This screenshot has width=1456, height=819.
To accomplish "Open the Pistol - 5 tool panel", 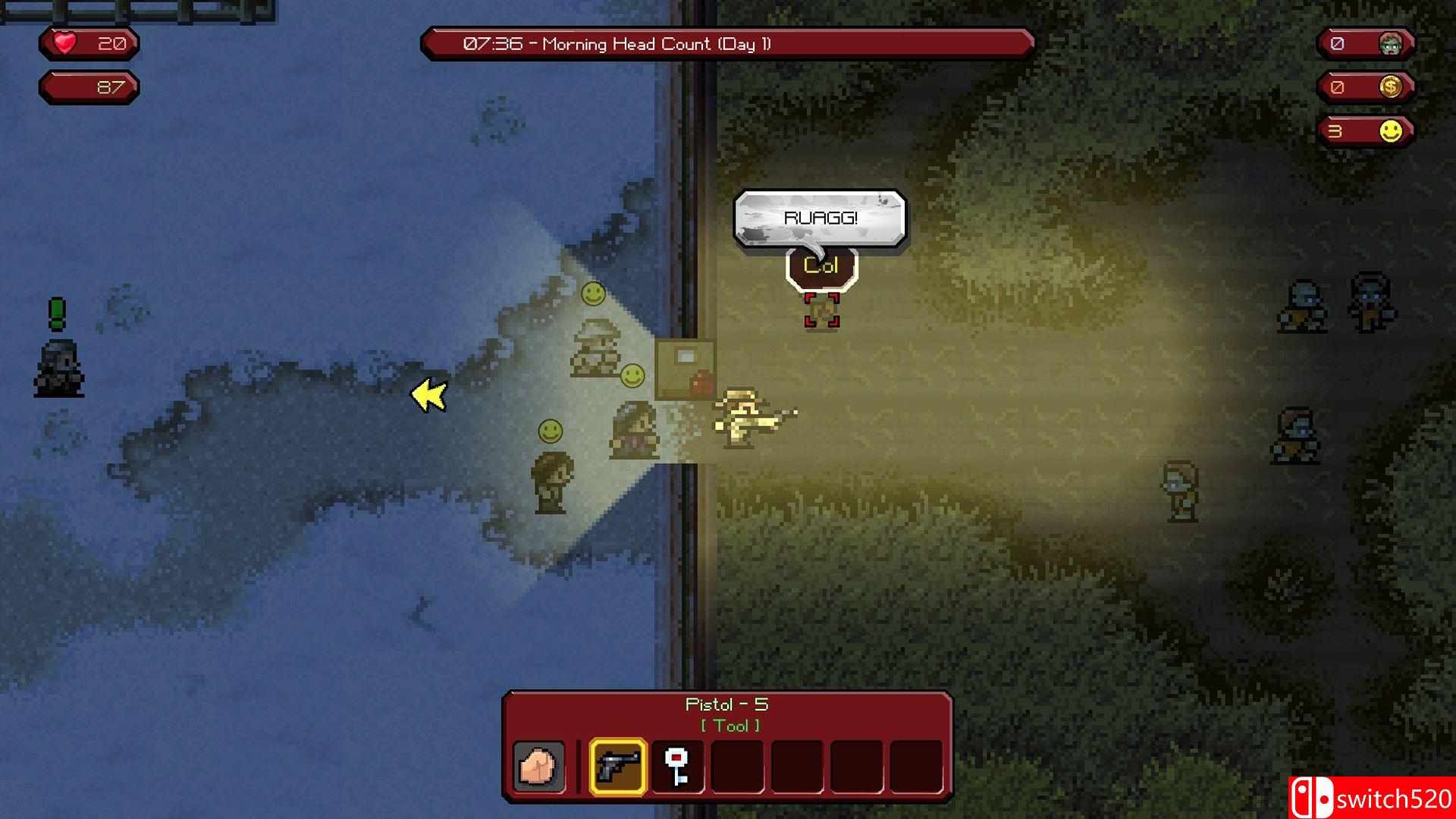I will tap(726, 704).
